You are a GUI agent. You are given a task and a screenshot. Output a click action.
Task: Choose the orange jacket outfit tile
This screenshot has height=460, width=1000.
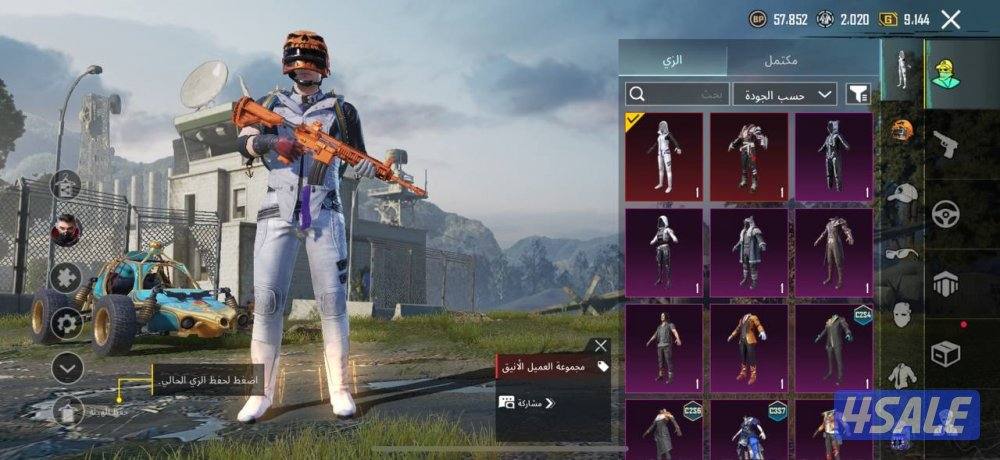pos(749,349)
